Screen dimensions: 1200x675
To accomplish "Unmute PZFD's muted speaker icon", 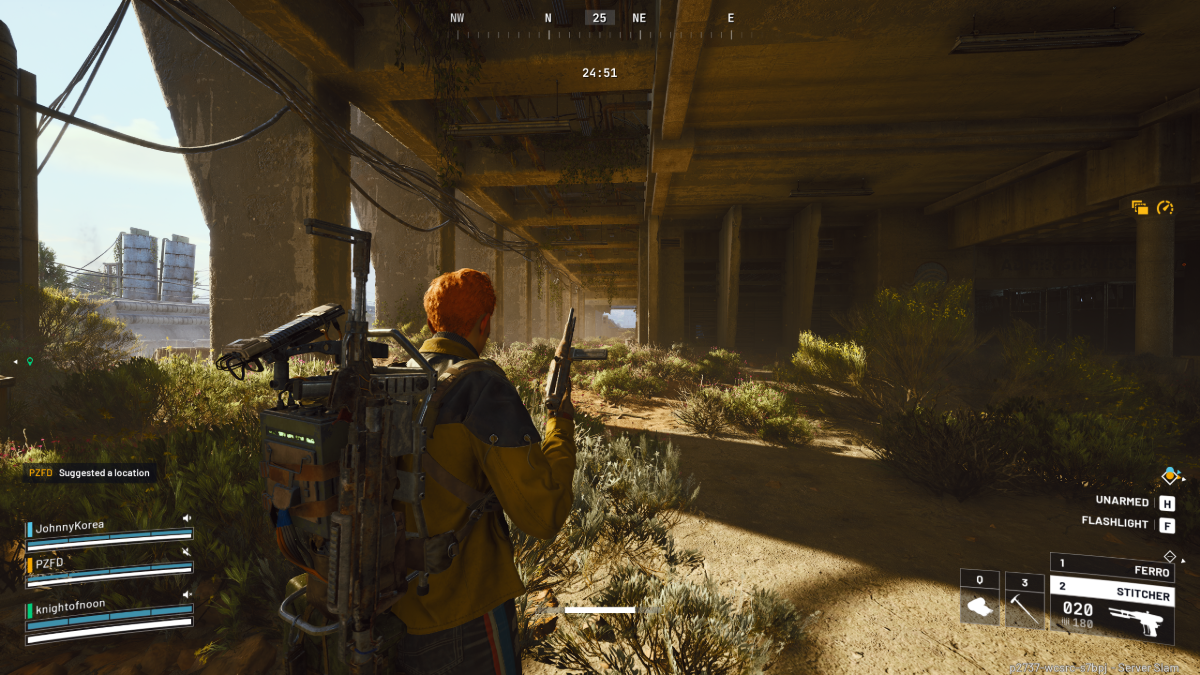I will (x=186, y=552).
